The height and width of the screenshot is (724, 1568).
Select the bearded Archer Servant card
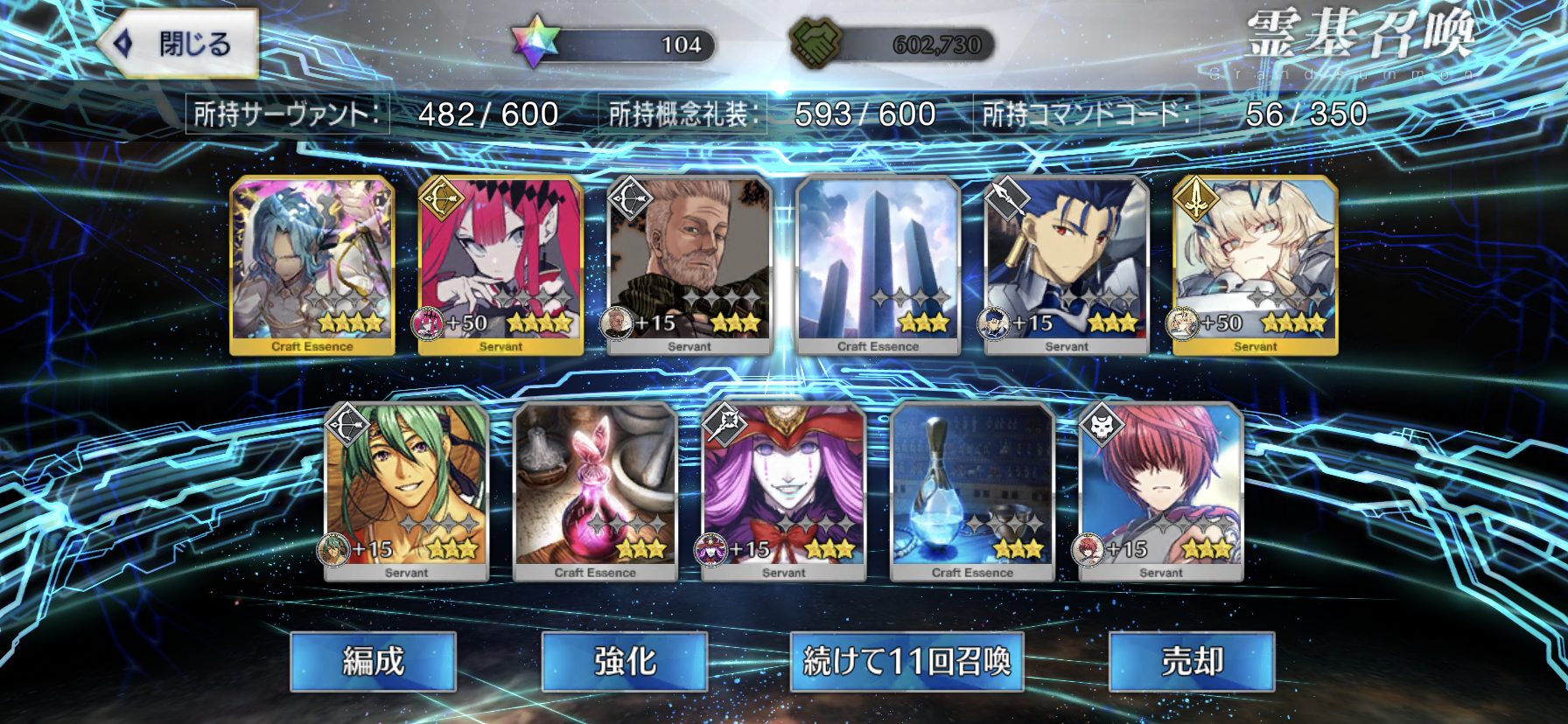(x=689, y=265)
